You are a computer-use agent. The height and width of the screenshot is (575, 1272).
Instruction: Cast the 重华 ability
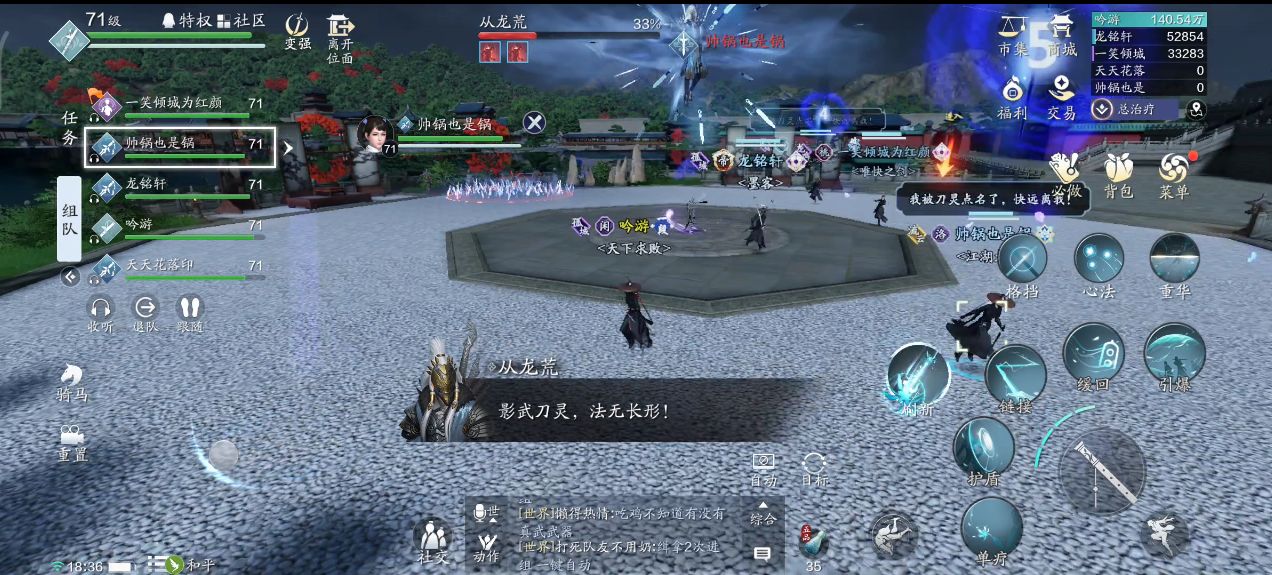pos(1174,260)
